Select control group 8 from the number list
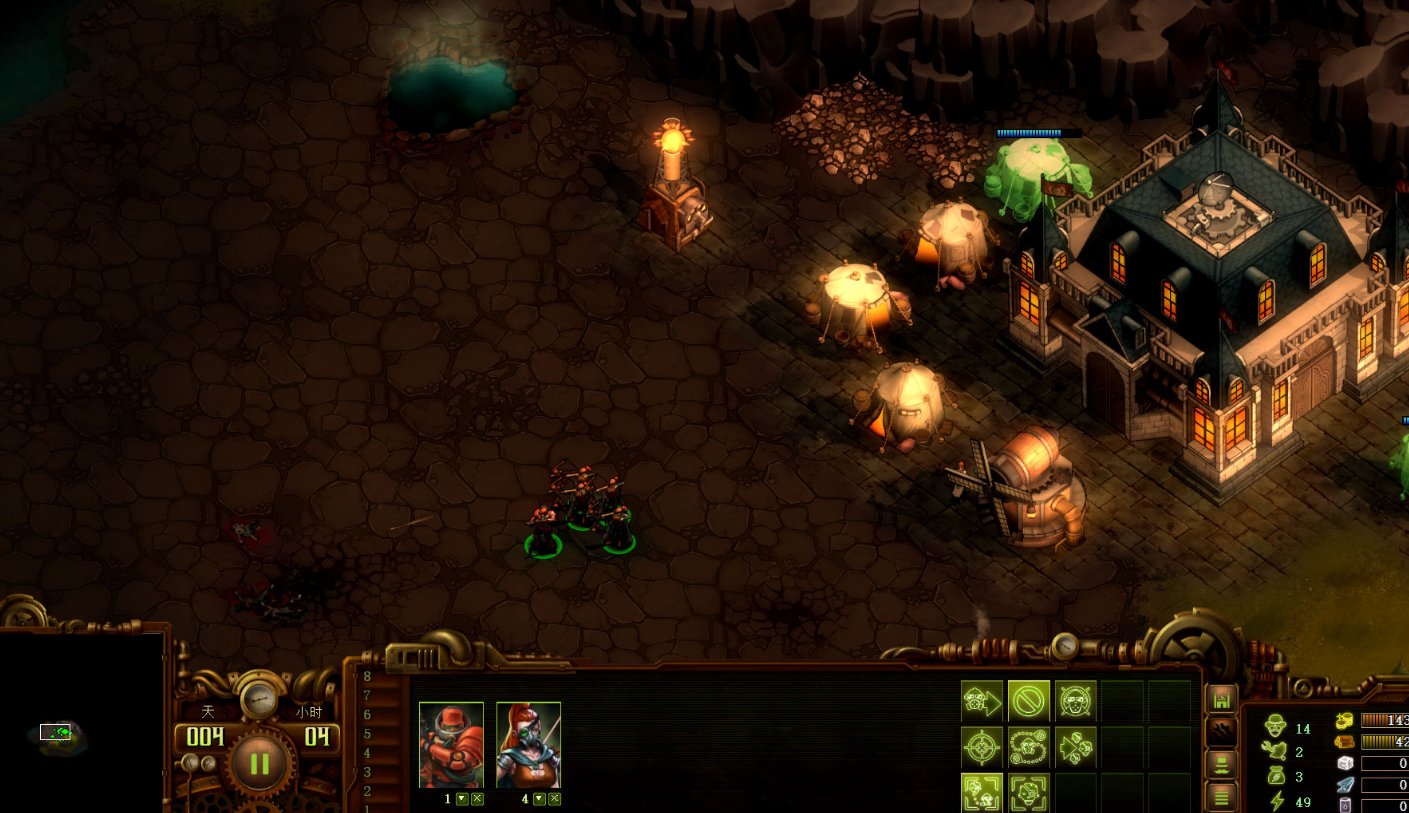This screenshot has height=813, width=1409. coord(367,677)
